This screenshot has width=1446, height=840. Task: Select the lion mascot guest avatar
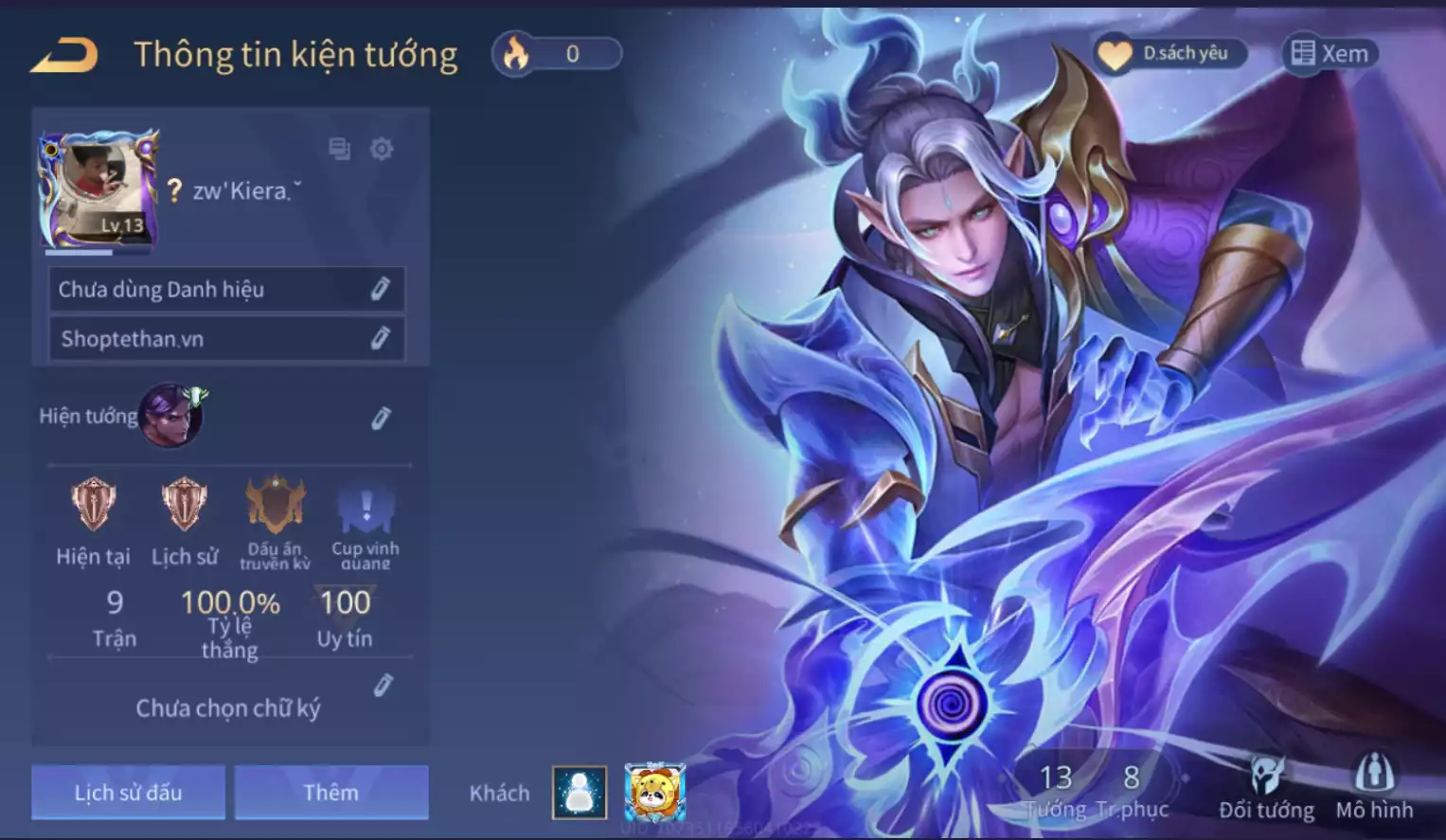[654, 793]
